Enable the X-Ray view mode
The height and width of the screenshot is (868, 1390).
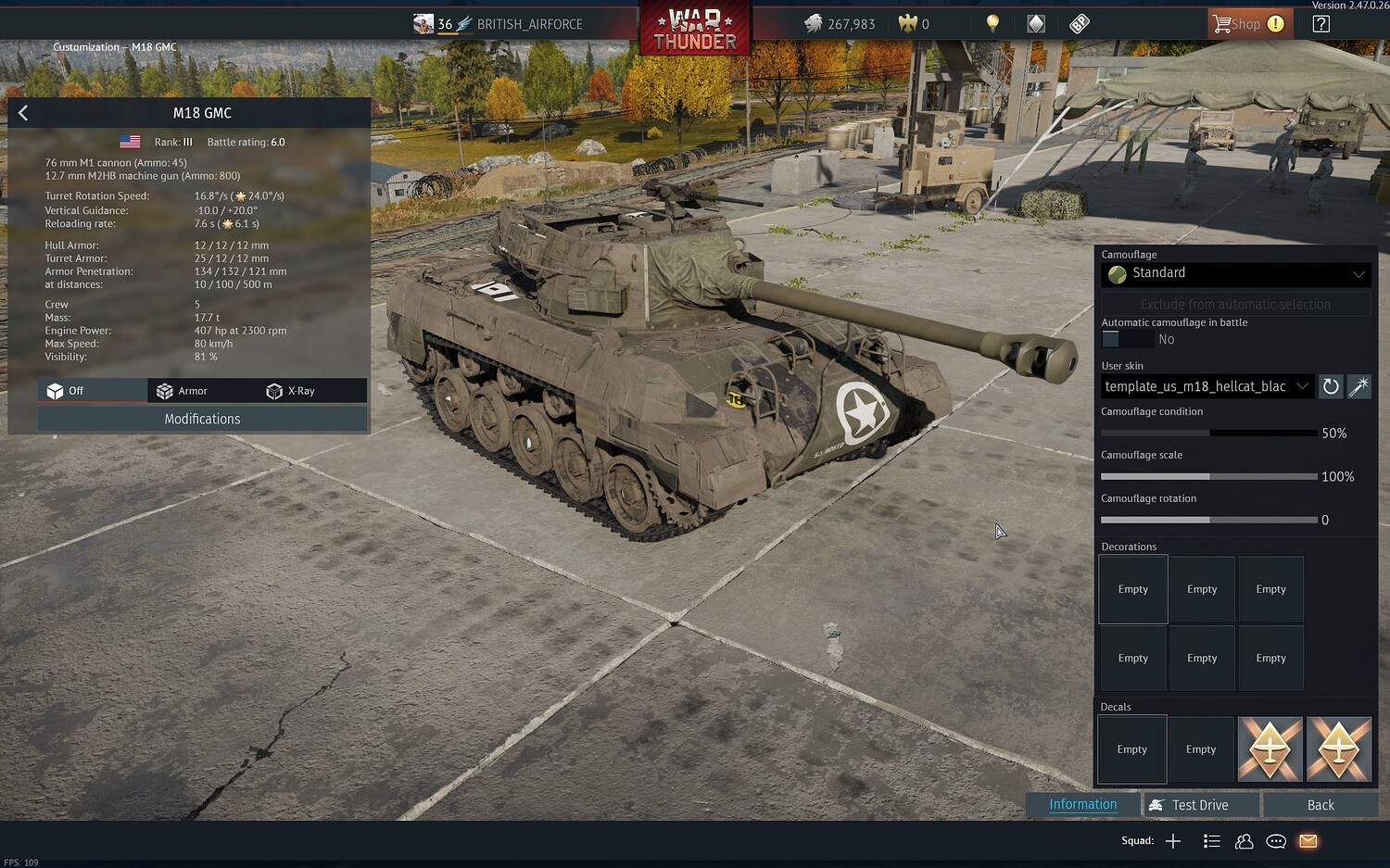297,390
